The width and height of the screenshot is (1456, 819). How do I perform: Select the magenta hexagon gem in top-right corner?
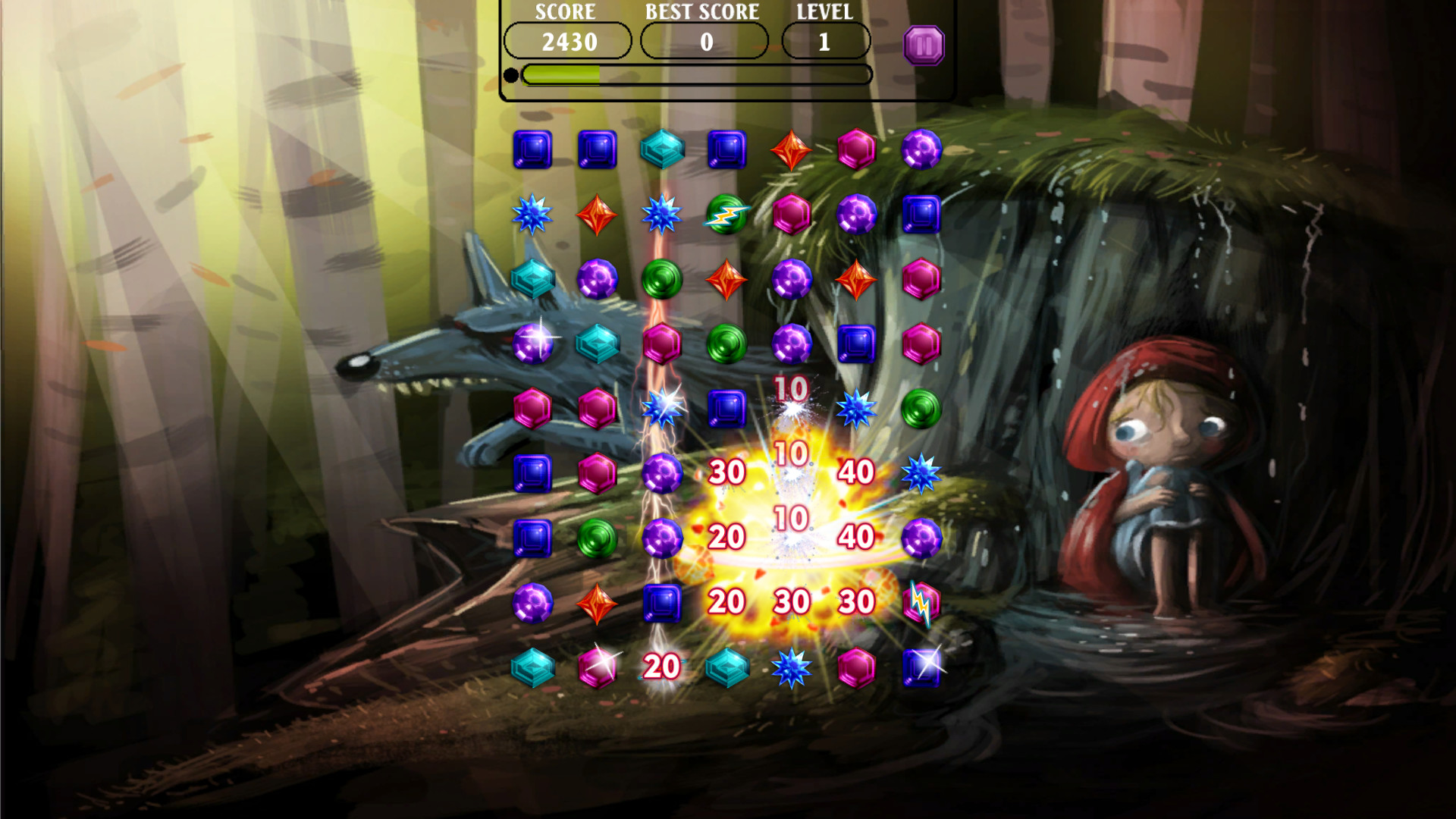coord(857,150)
